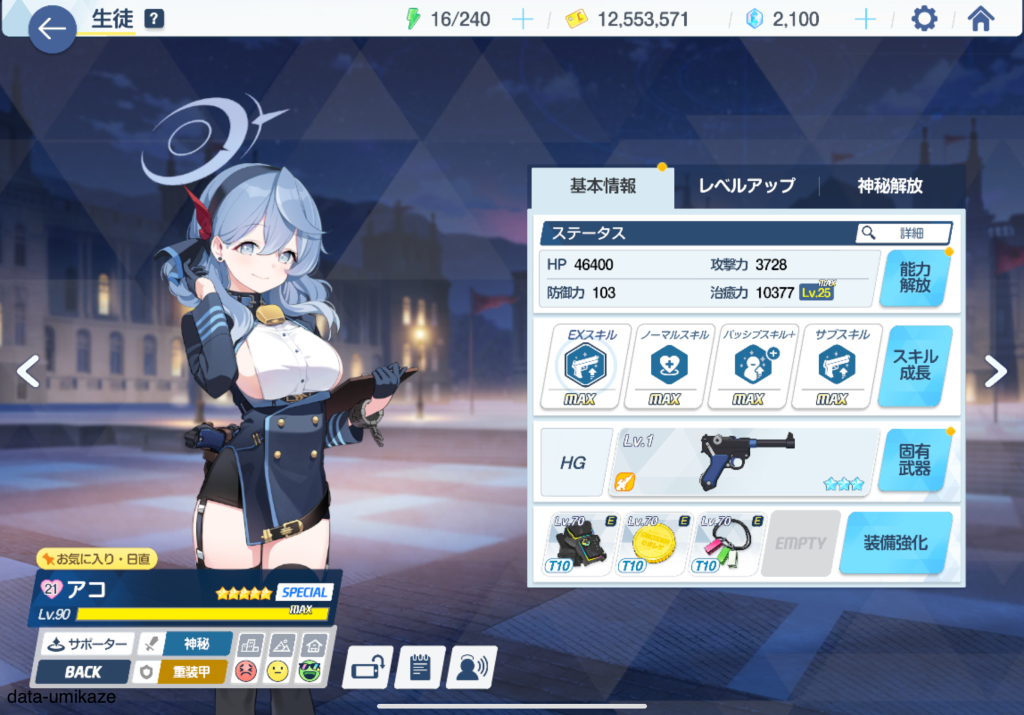Viewport: 1024px width, 715px height.
Task: Return to the home screen
Action: [x=981, y=19]
